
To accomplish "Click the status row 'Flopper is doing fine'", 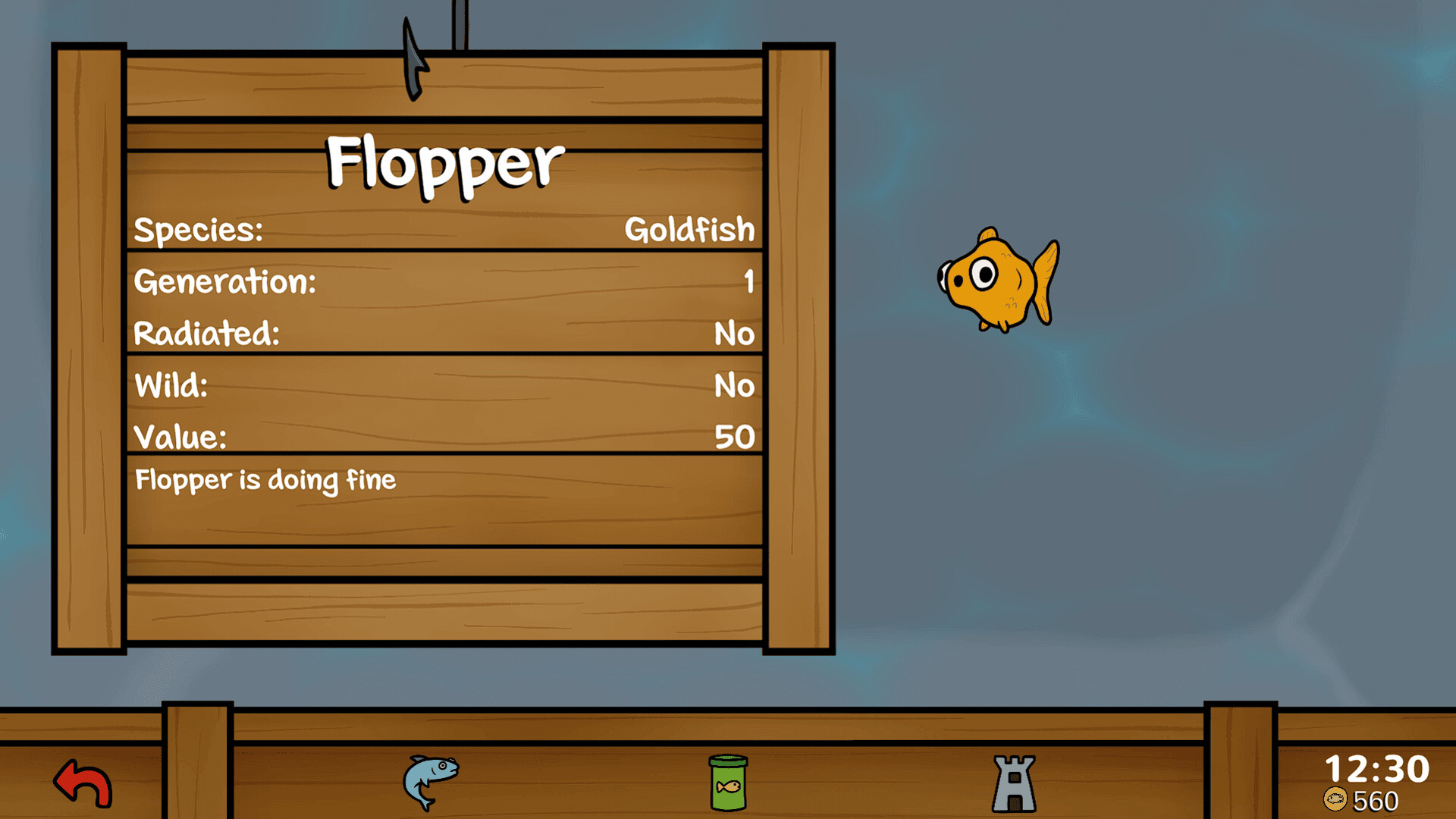I will pos(264,480).
